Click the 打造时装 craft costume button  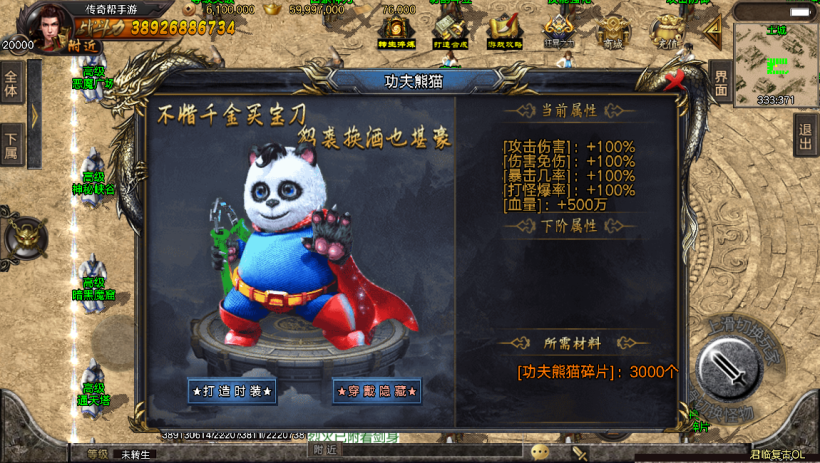coord(232,391)
